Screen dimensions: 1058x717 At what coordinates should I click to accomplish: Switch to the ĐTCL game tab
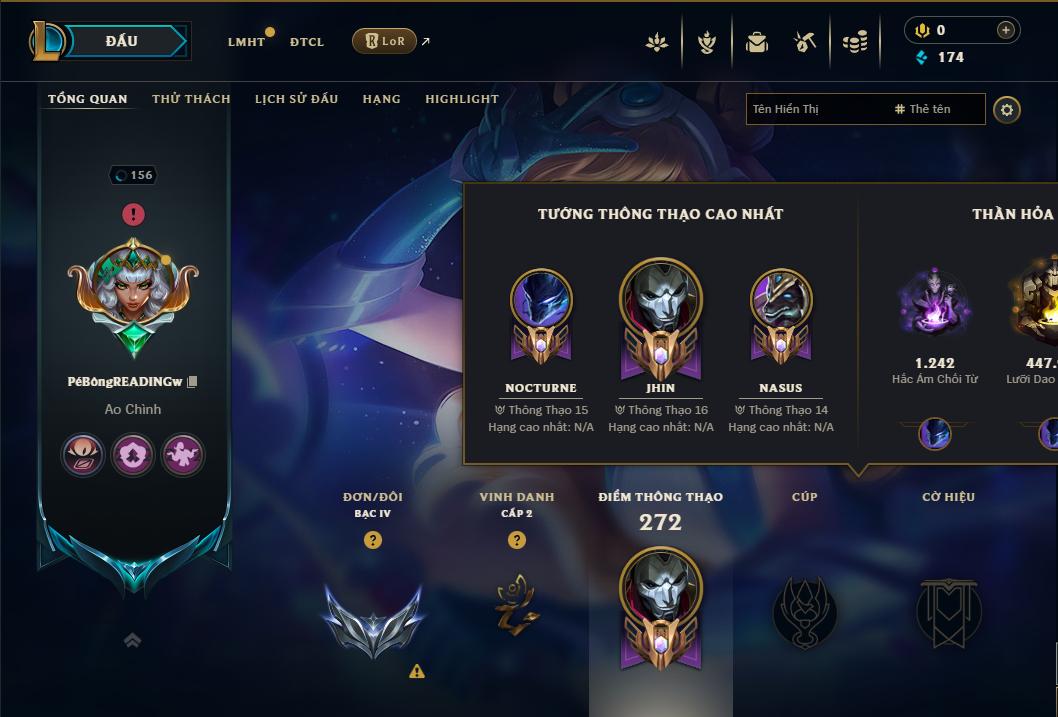tap(307, 42)
